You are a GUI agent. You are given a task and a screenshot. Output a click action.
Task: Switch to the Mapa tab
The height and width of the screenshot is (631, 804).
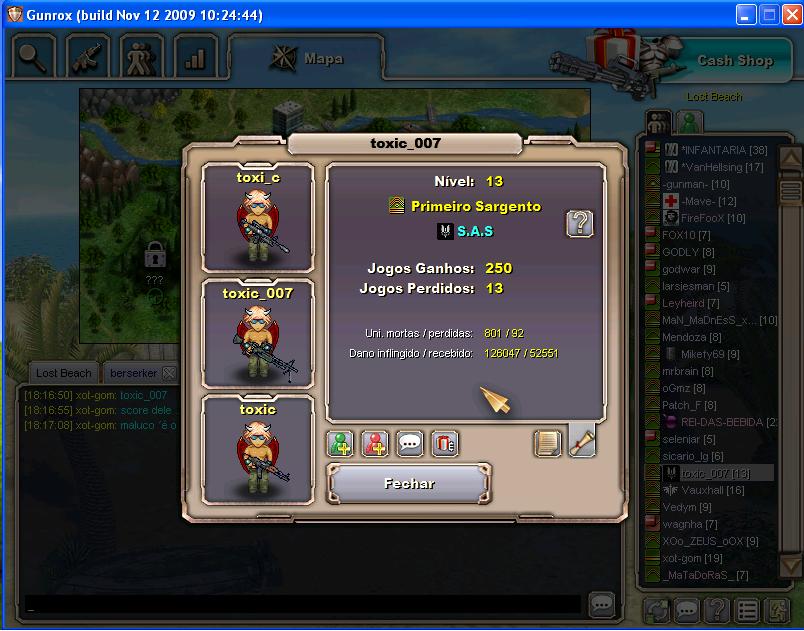click(x=306, y=58)
